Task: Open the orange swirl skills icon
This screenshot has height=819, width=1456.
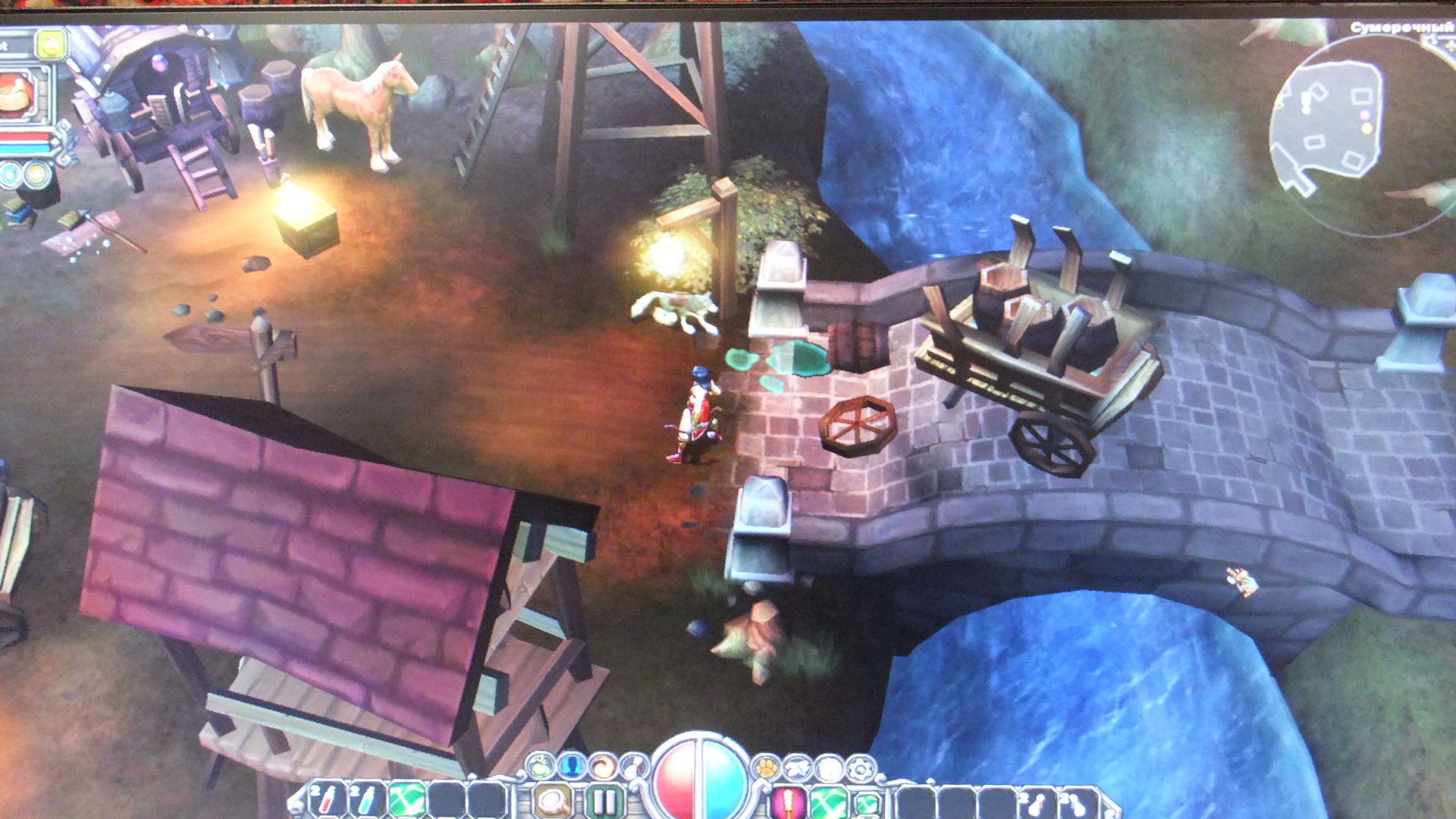Action: click(x=604, y=766)
